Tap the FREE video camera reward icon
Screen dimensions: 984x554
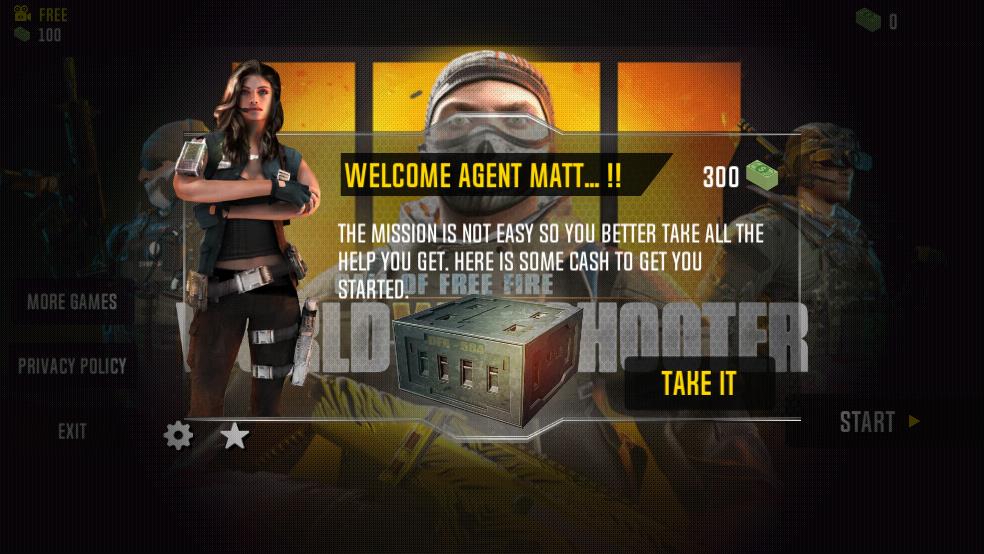(23, 14)
